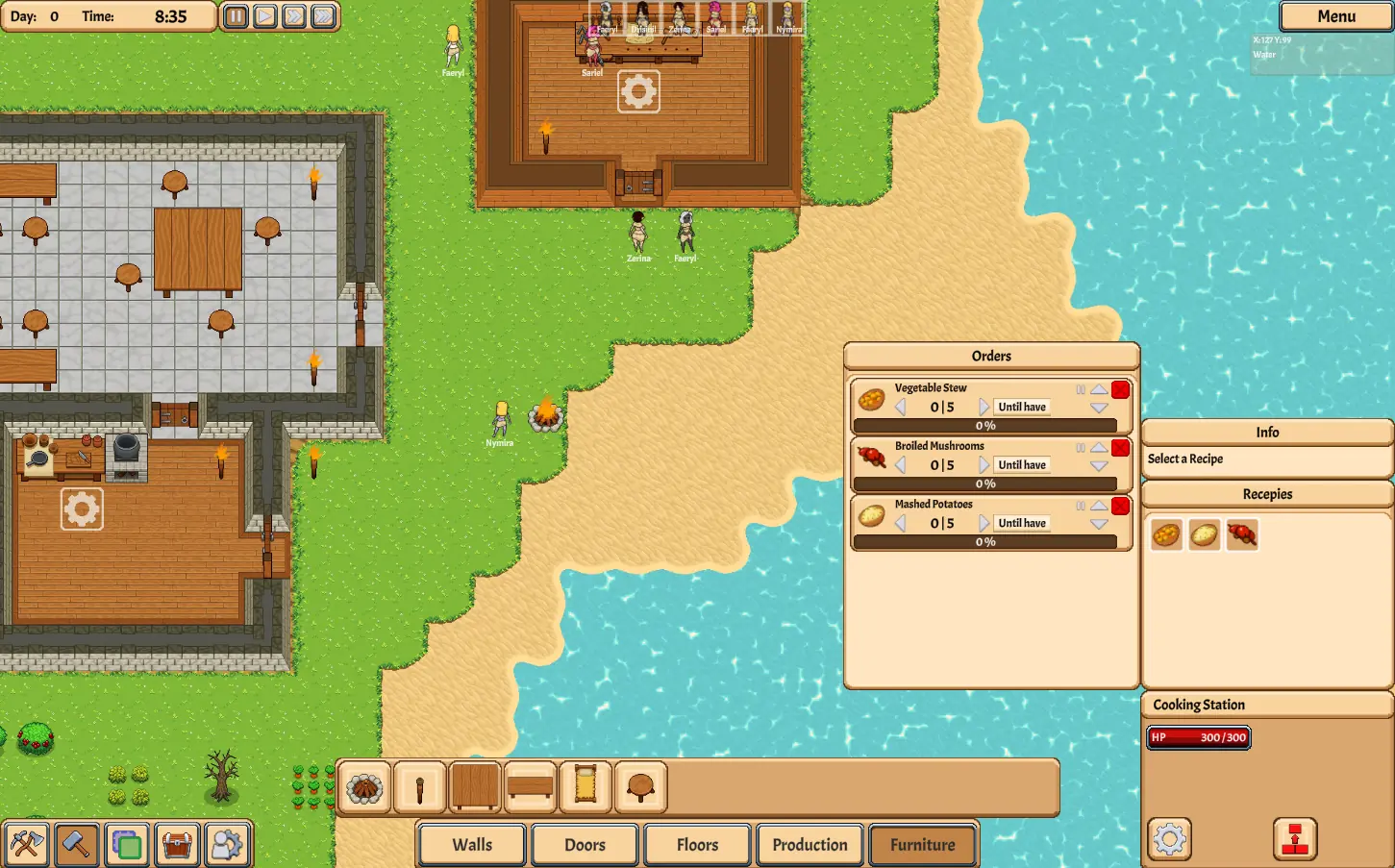Choose the campfire furniture item
This screenshot has width=1395, height=868.
pos(364,788)
